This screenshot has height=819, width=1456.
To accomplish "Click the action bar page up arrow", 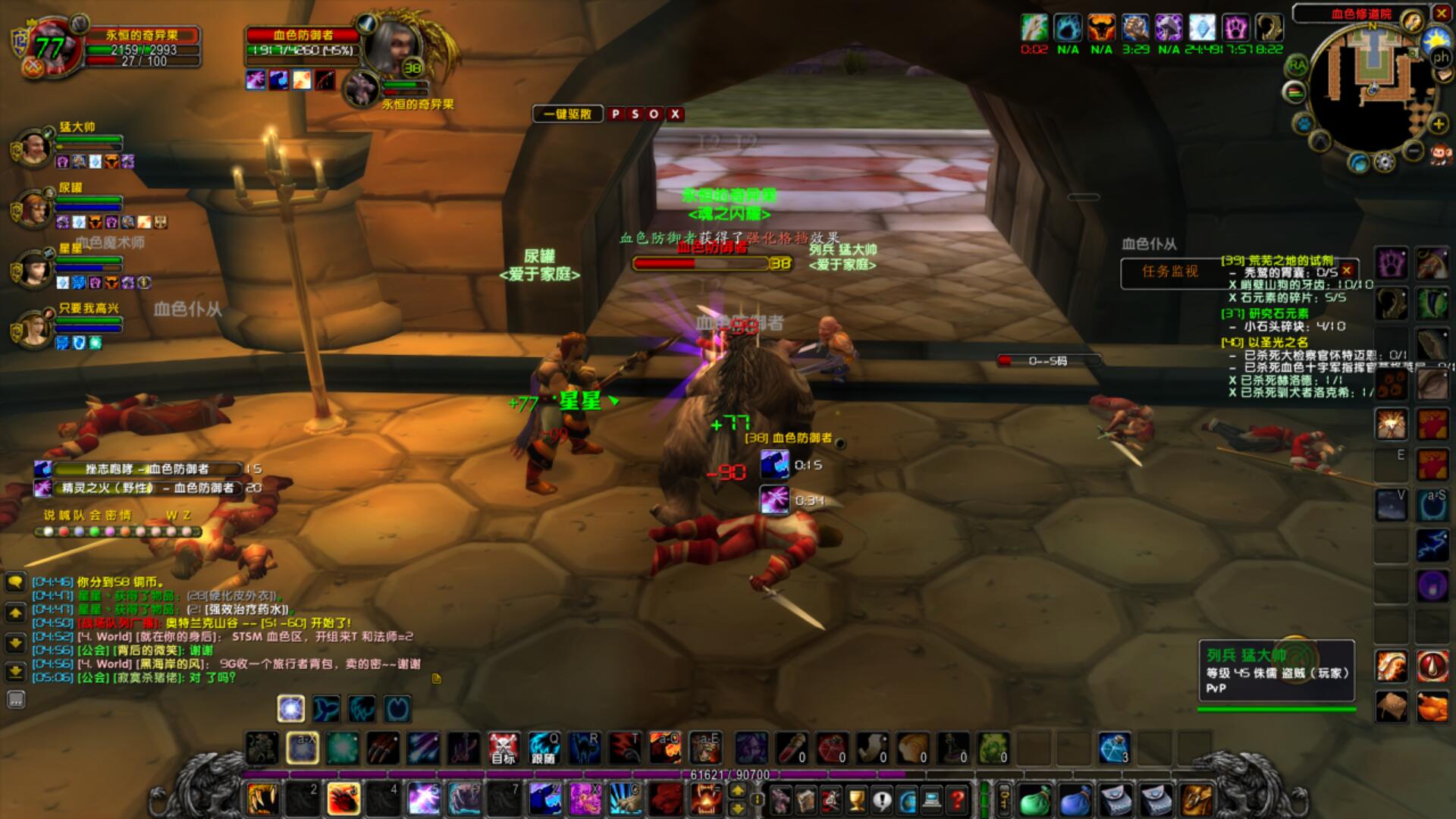I will click(737, 790).
